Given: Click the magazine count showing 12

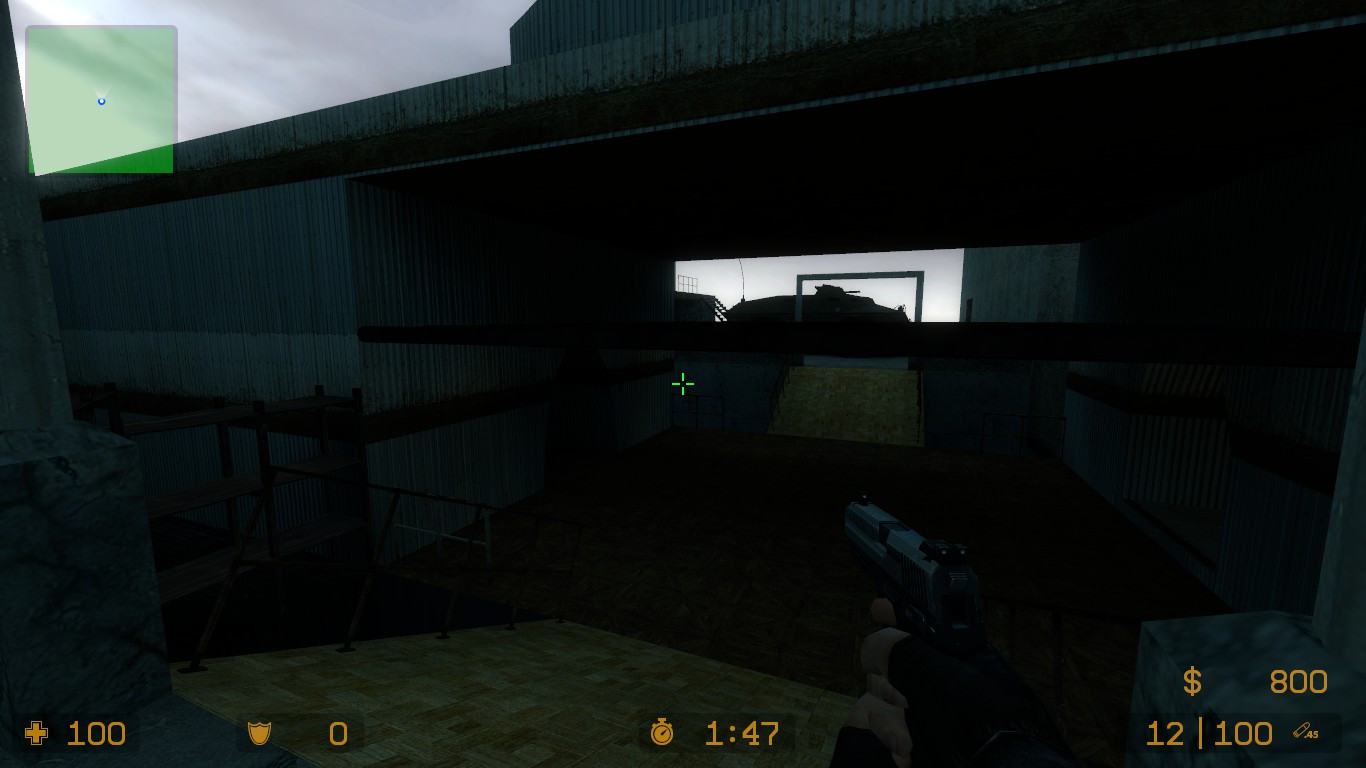Looking at the screenshot, I should click(1165, 735).
